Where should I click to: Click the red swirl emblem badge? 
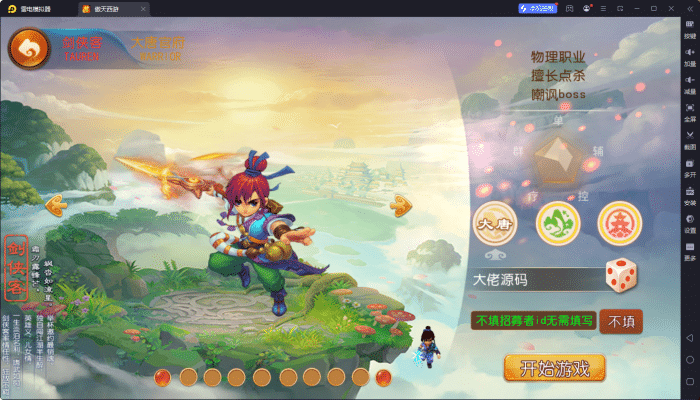point(31,47)
